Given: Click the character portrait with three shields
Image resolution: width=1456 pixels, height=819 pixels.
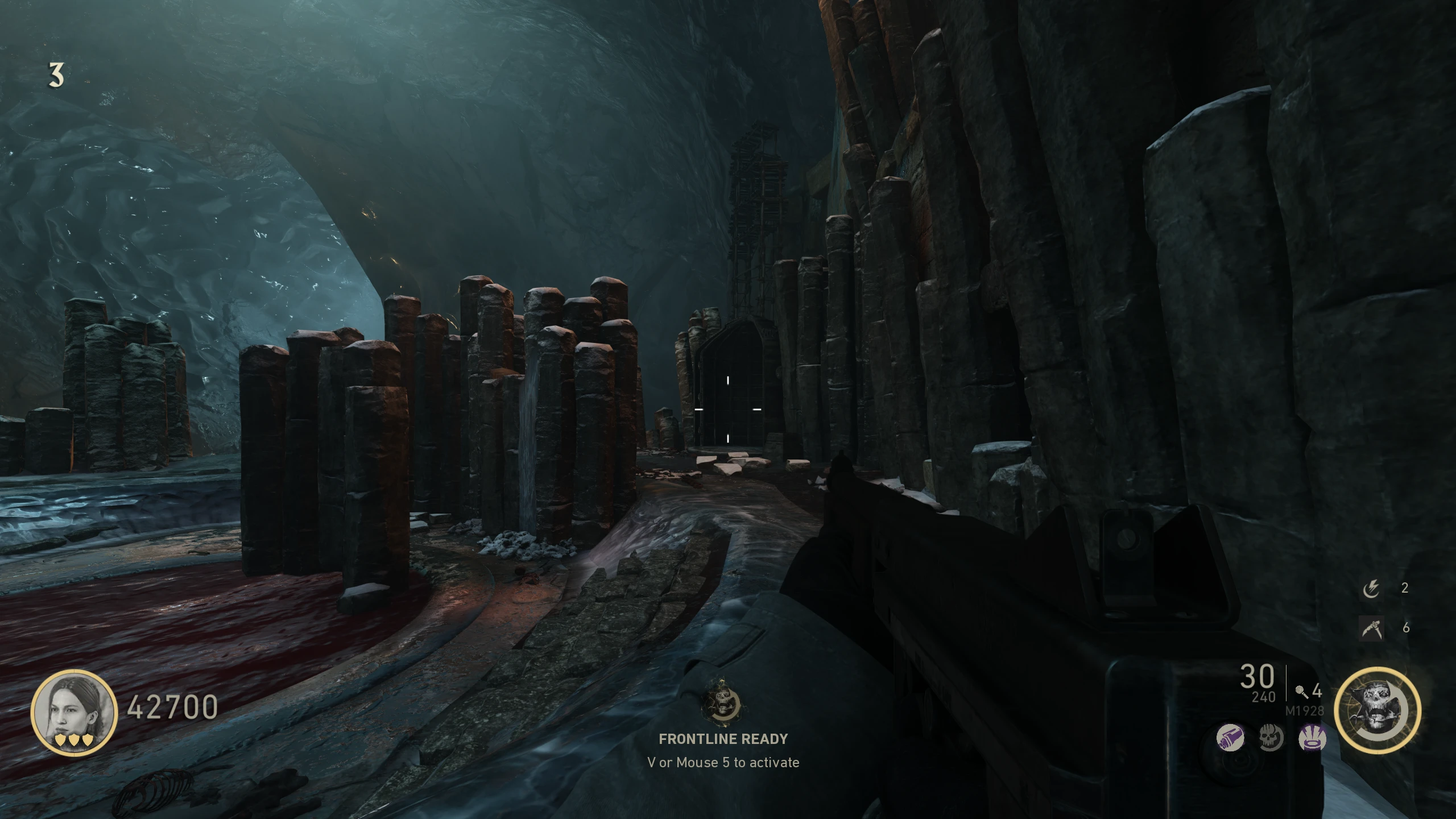Looking at the screenshot, I should (x=74, y=712).
